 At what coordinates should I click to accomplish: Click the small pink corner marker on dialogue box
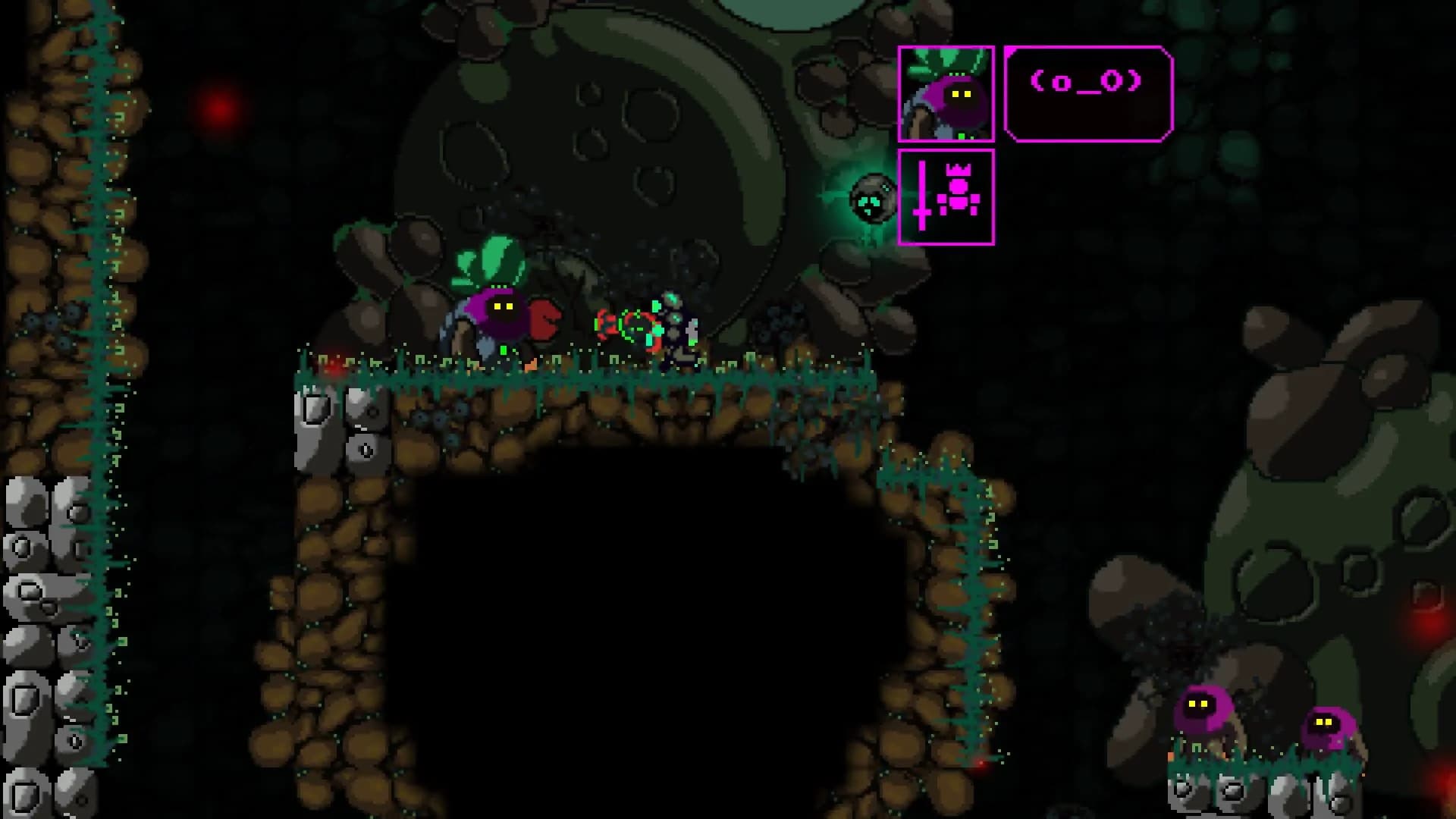point(1010,51)
